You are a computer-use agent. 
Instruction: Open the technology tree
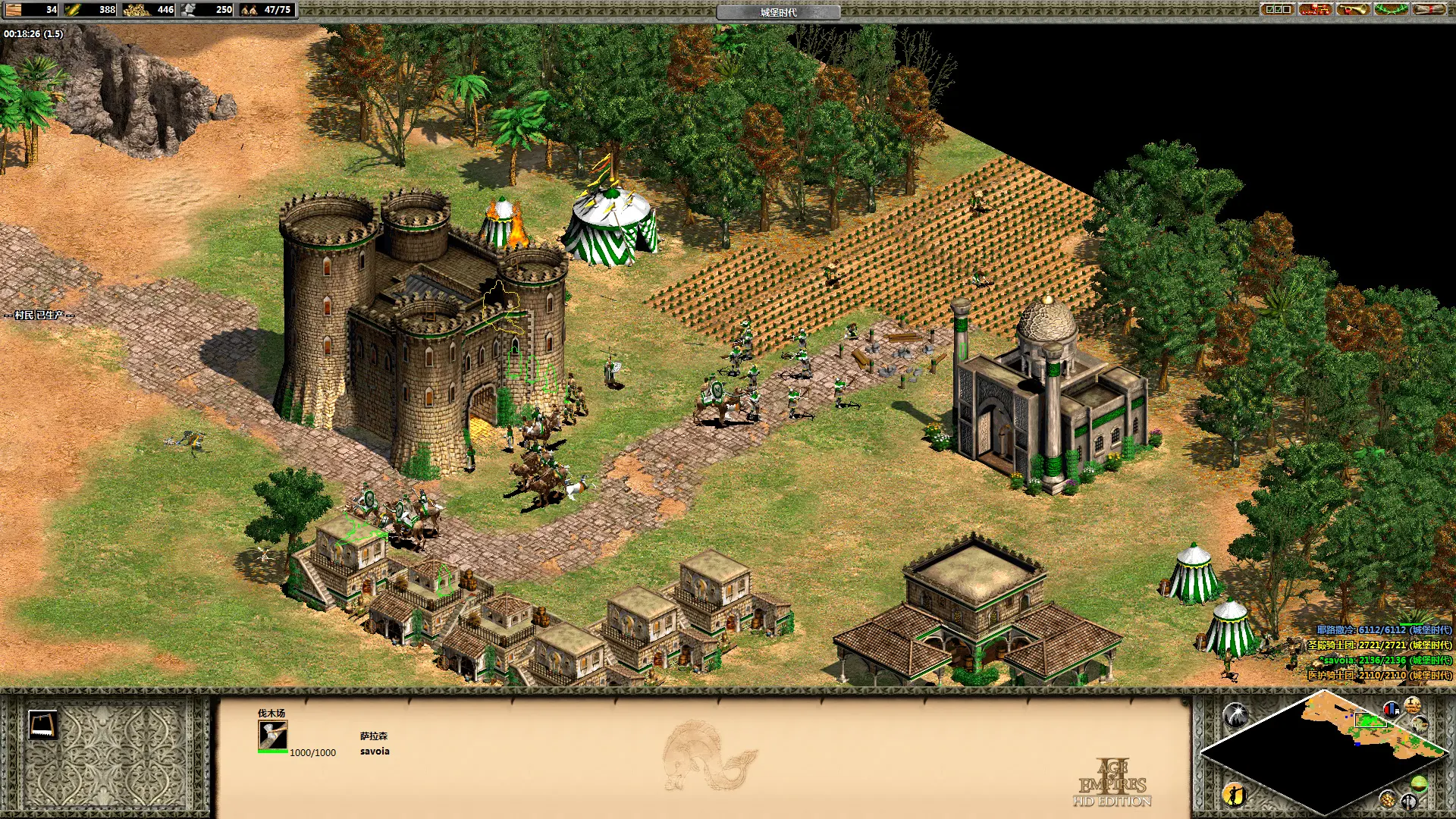(x=1315, y=10)
